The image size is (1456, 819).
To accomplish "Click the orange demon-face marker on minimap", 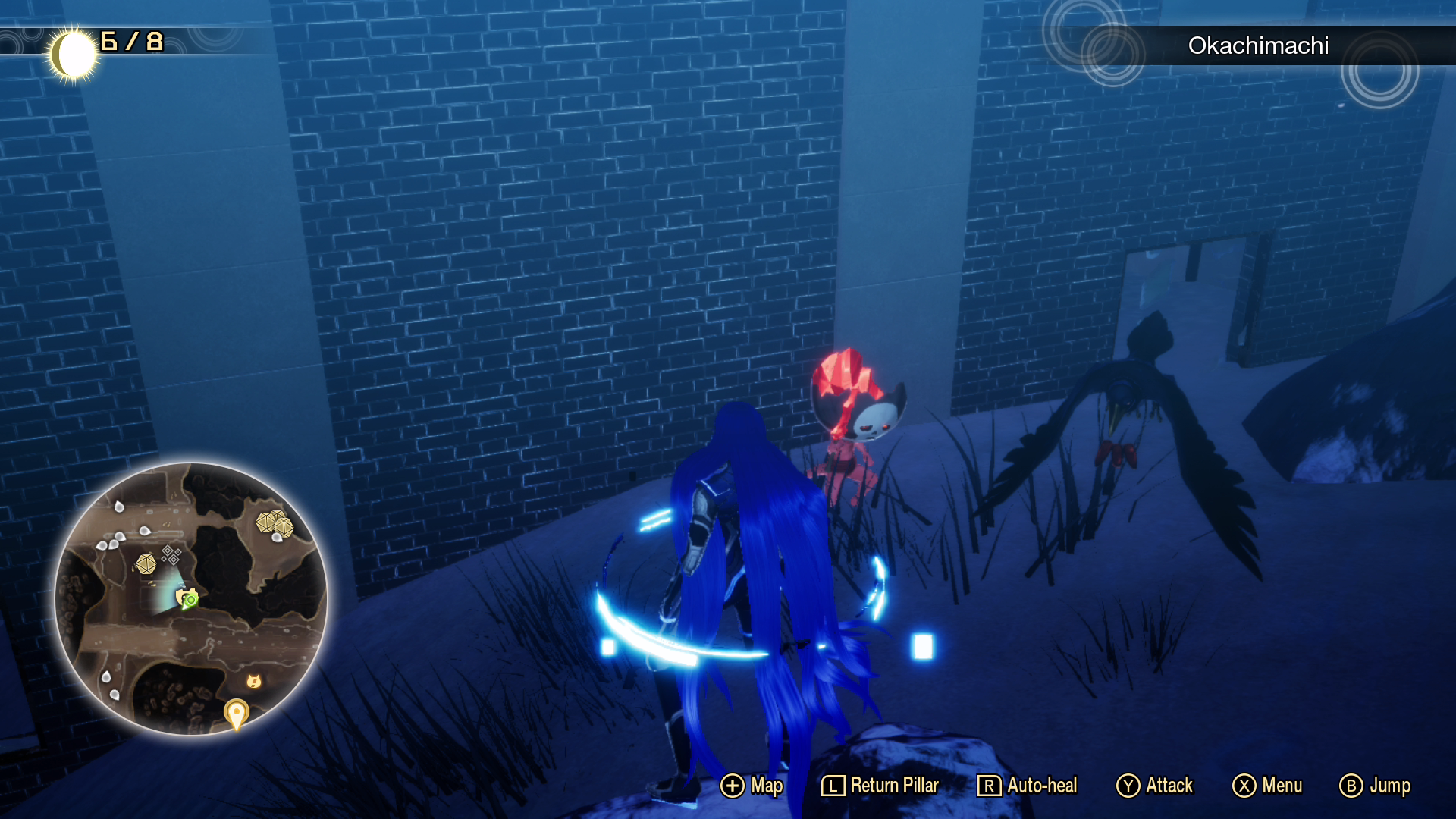I will point(254,680).
